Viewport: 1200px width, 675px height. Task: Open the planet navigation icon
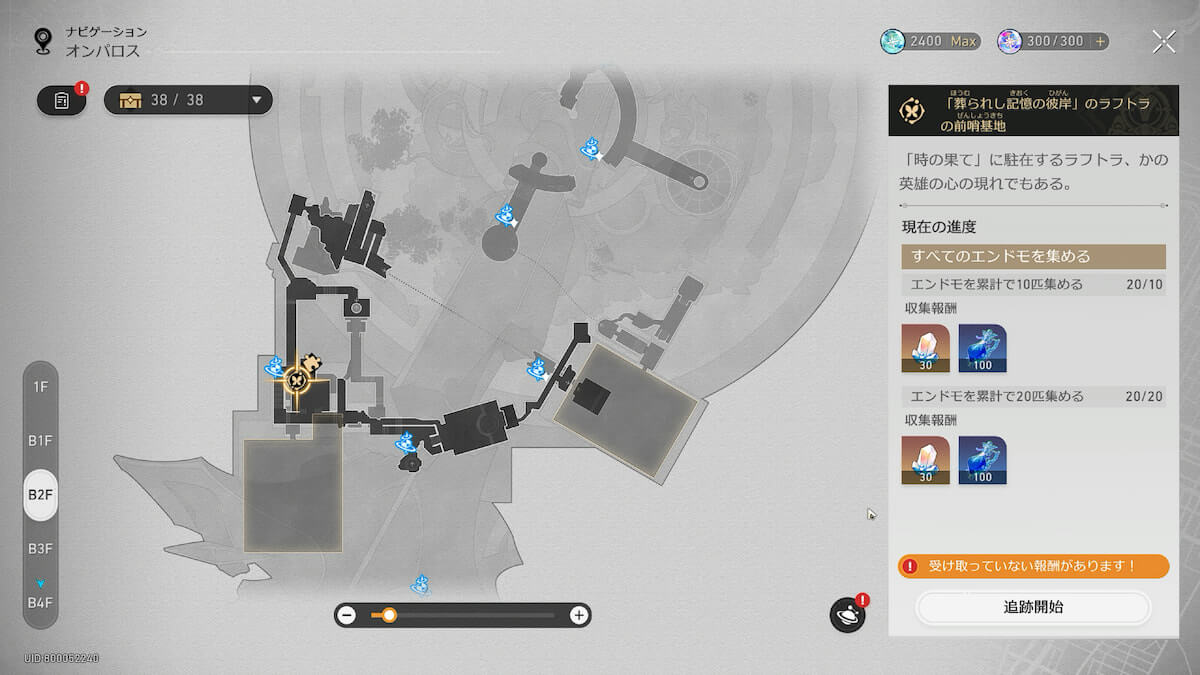(847, 615)
